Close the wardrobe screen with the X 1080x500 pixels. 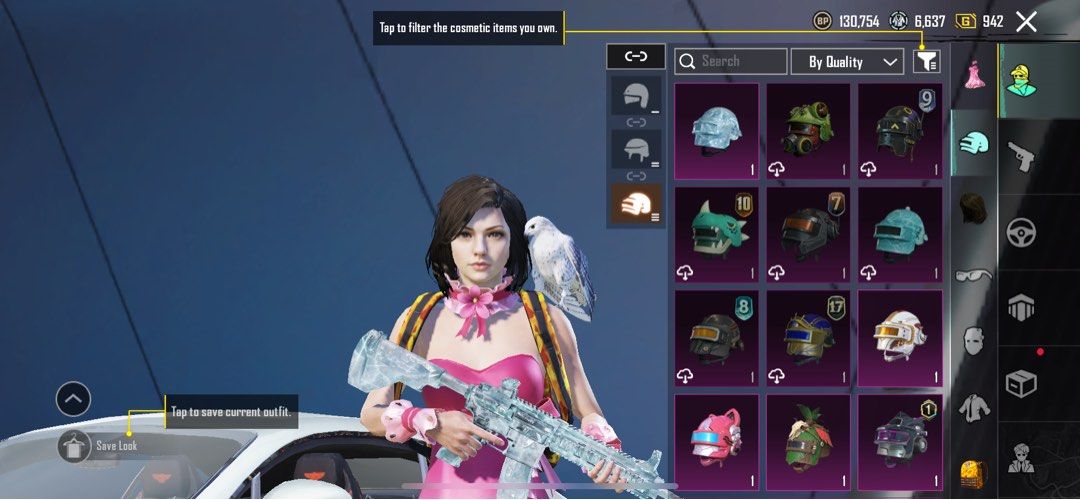(1026, 21)
